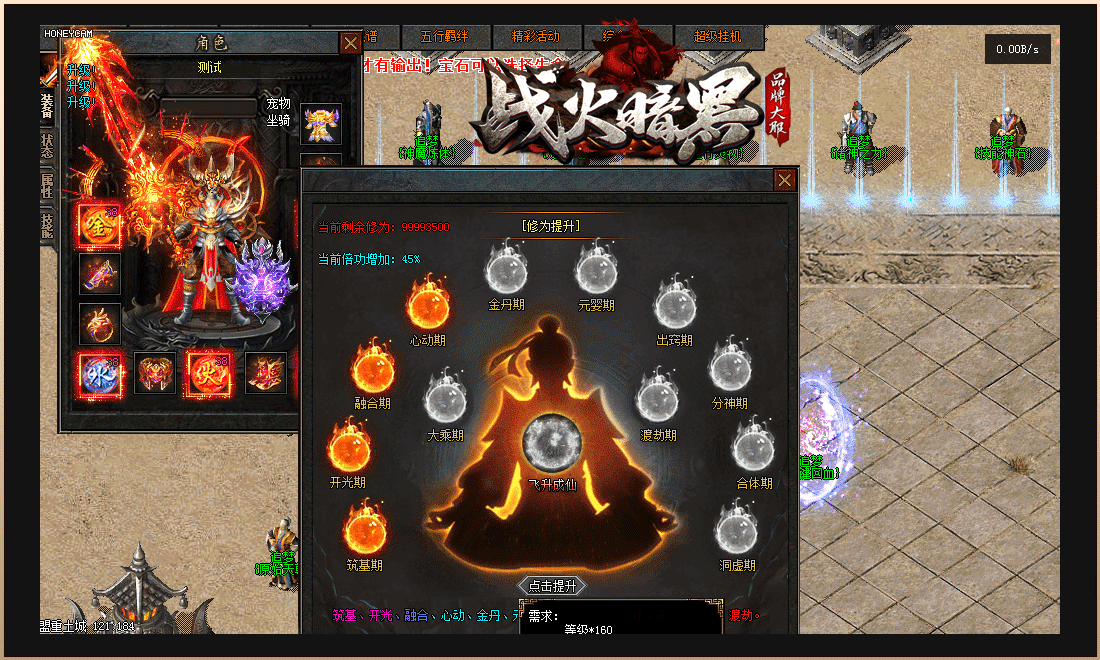The height and width of the screenshot is (660, 1100).
Task: Click the 点击提升 upgrade button
Action: tap(553, 586)
